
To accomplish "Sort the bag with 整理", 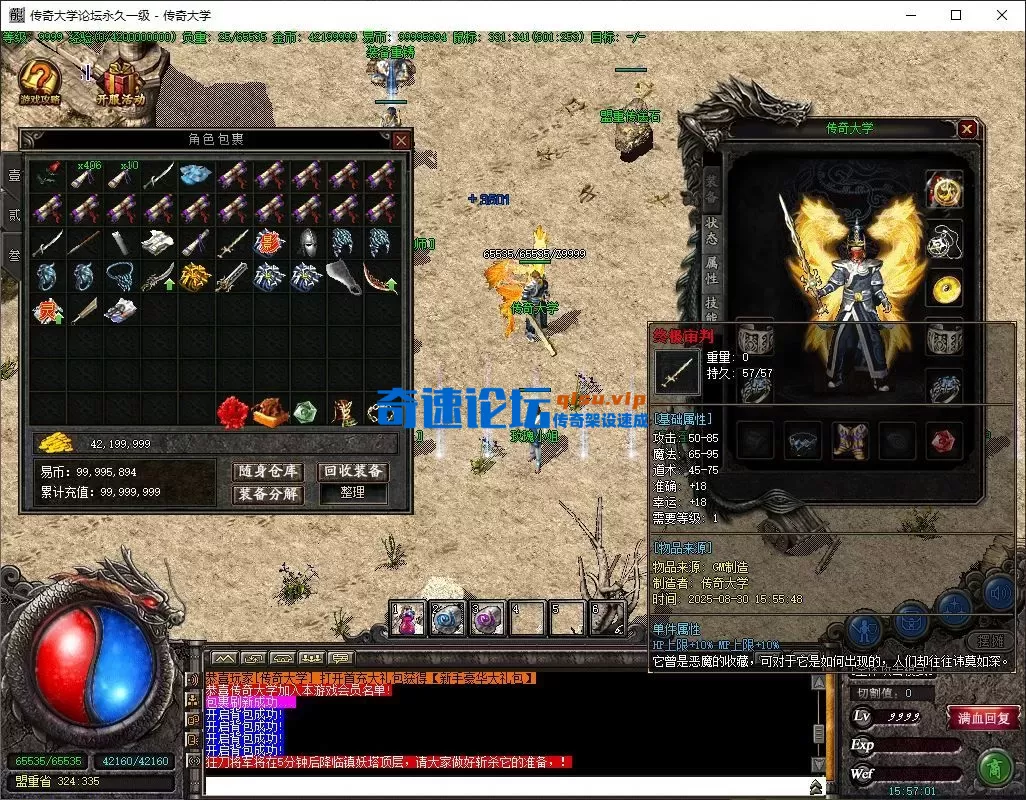I will click(x=353, y=494).
